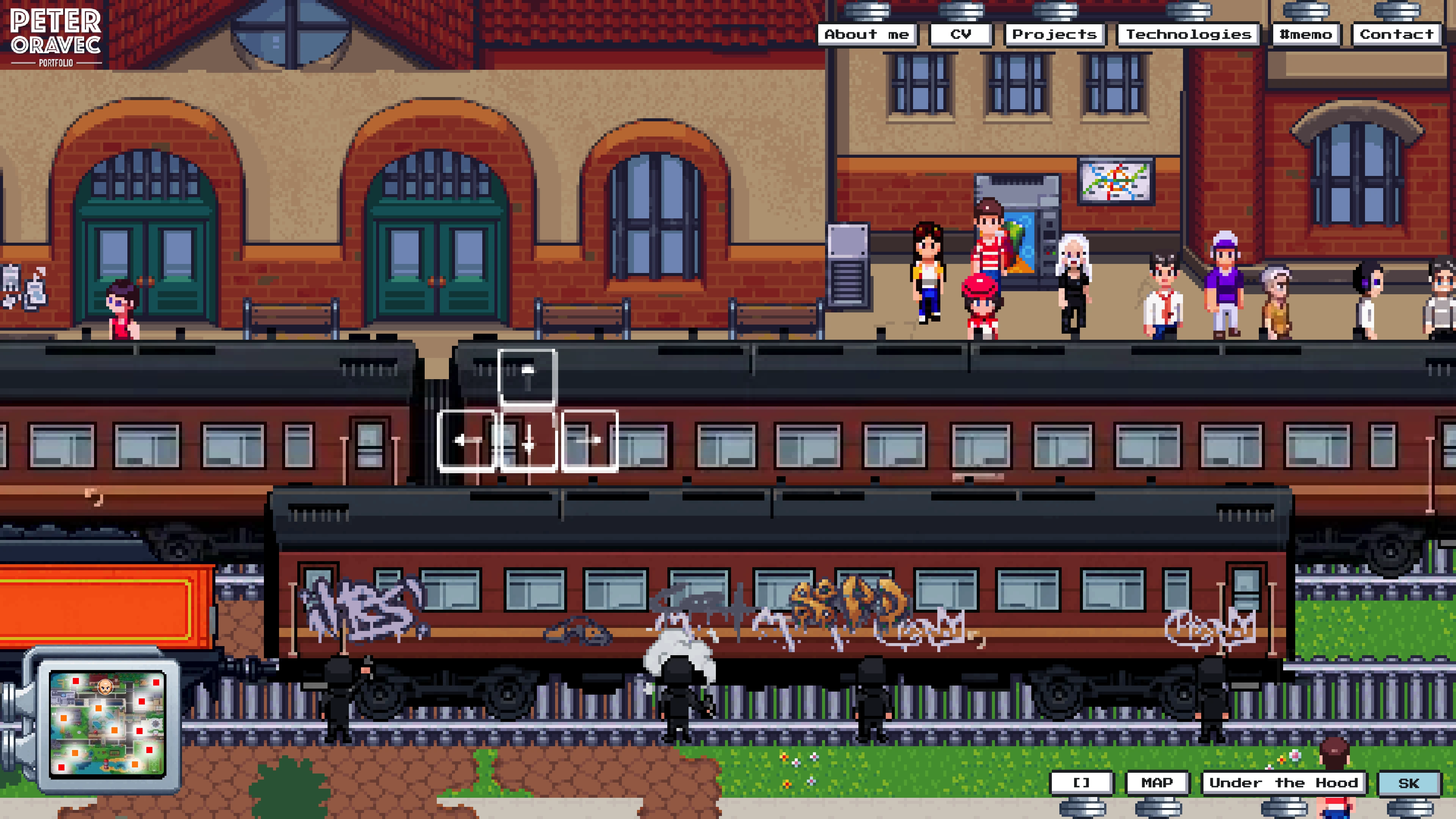The image size is (1456, 819).
Task: Click the left arrow movement key
Action: click(x=467, y=440)
